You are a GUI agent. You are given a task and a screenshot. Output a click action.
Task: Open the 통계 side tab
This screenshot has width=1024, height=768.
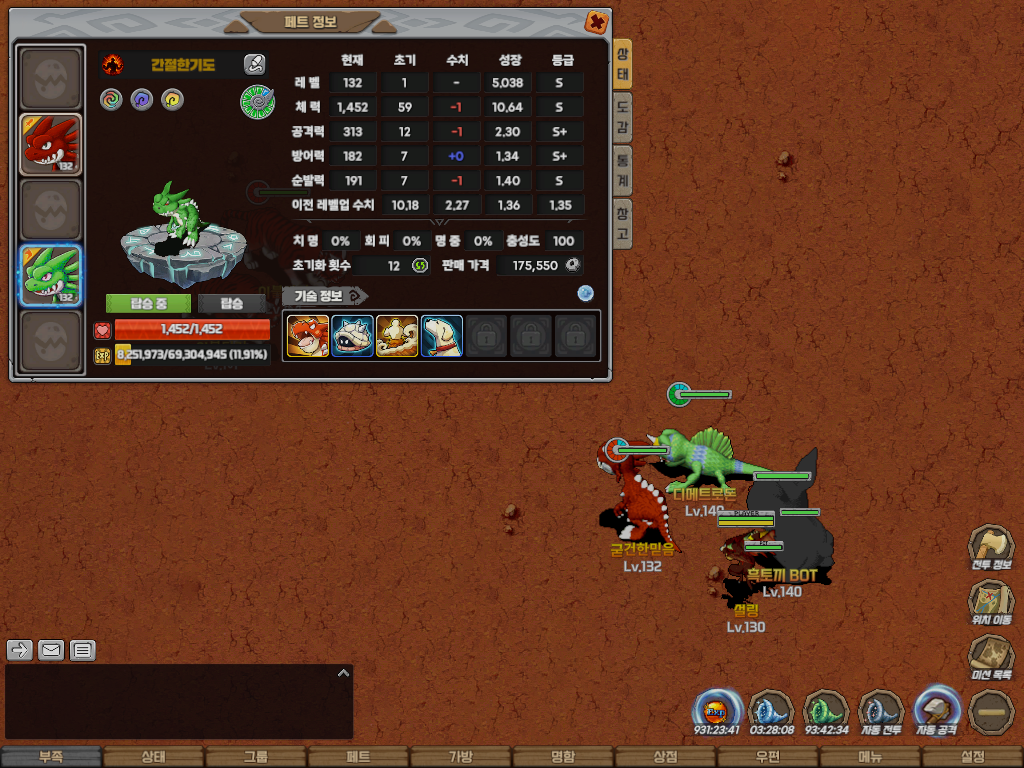coord(622,170)
